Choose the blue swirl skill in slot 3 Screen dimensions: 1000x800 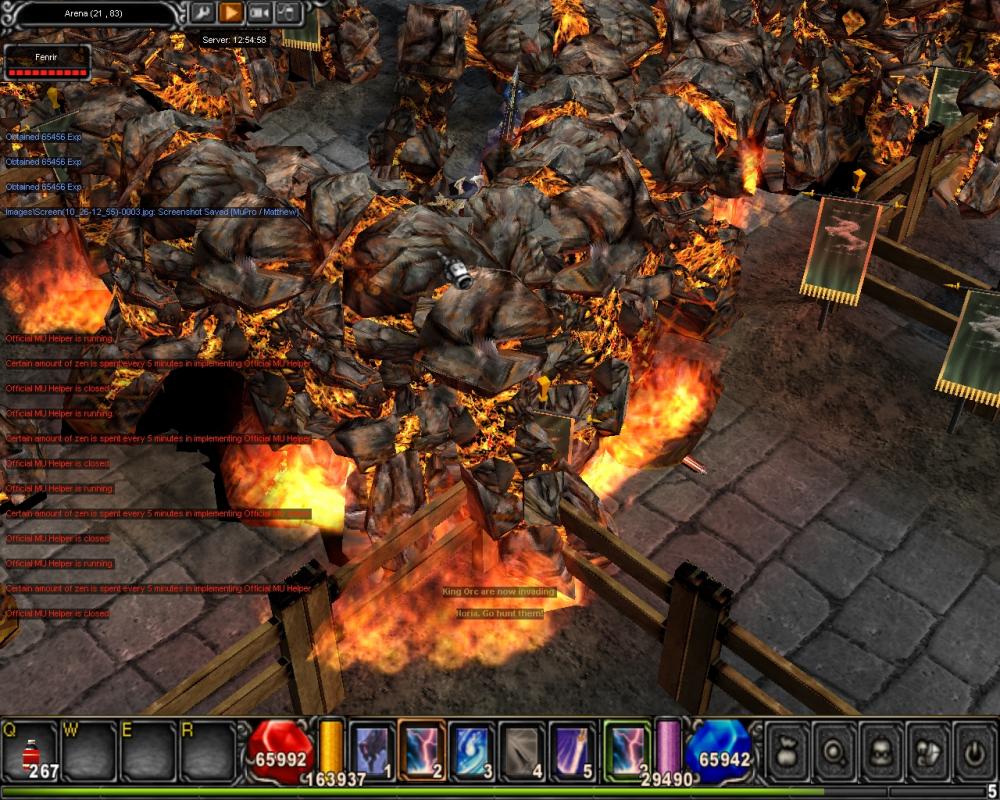(471, 750)
